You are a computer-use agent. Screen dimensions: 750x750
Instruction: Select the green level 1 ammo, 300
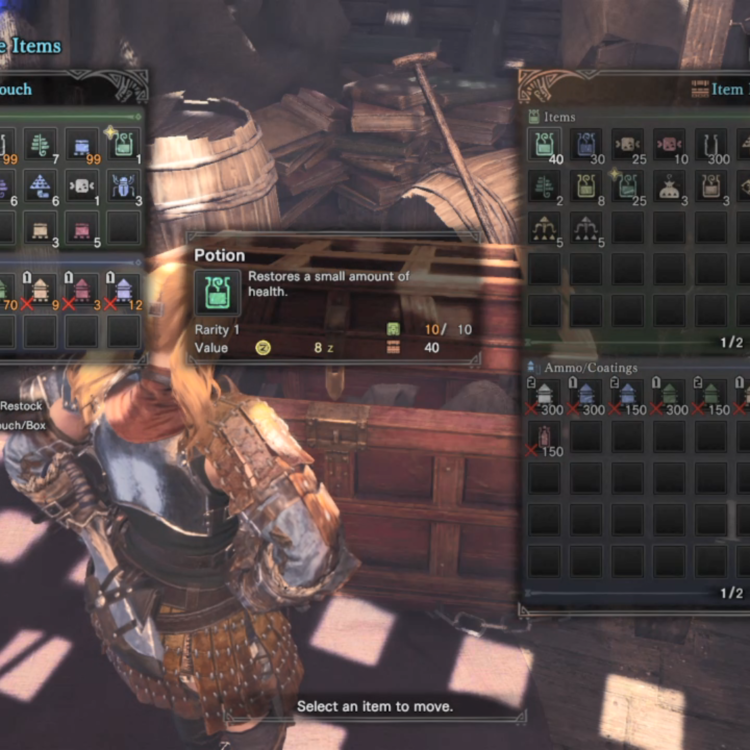point(670,395)
